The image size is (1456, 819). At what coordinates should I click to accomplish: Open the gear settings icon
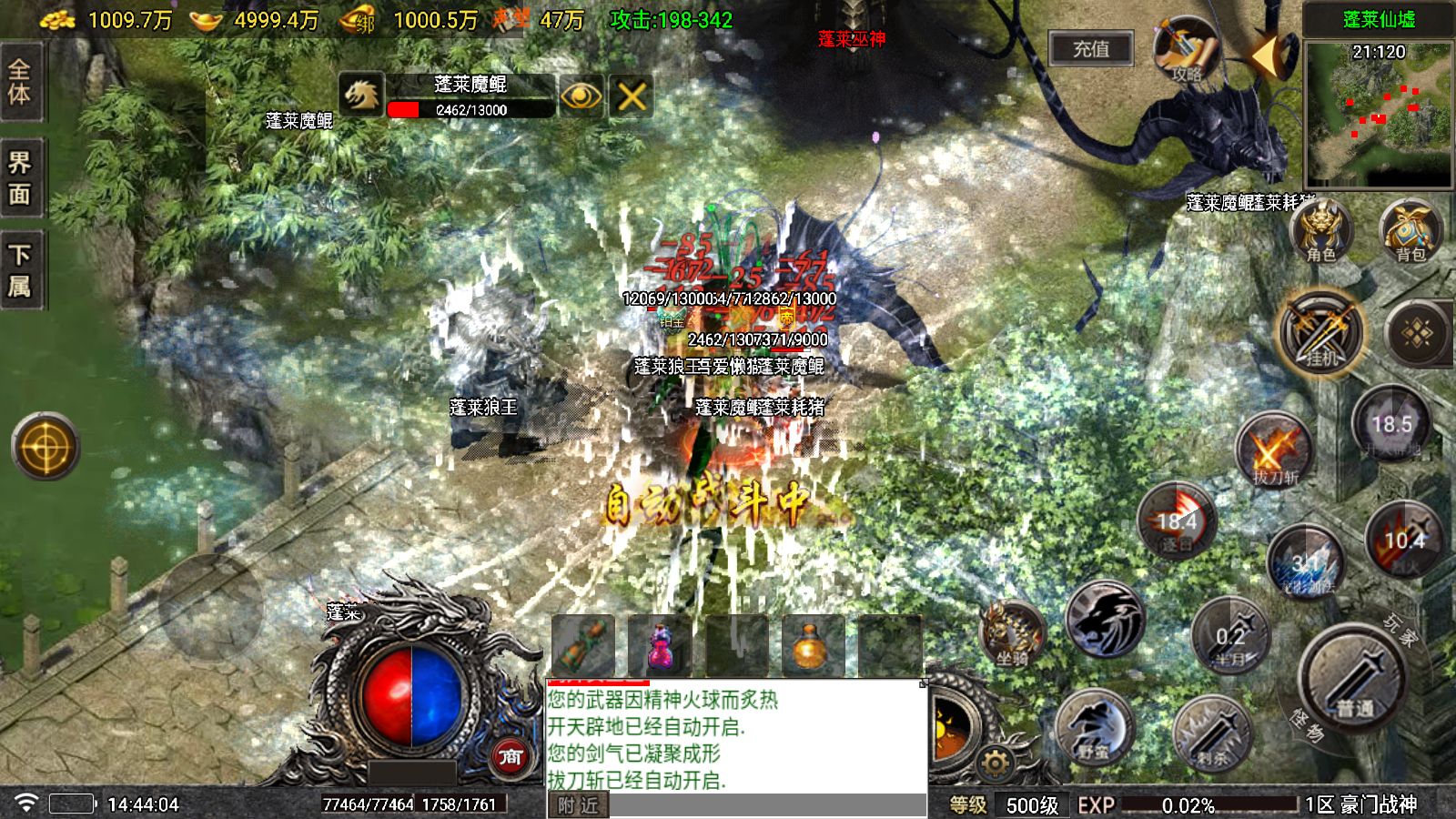(x=996, y=763)
